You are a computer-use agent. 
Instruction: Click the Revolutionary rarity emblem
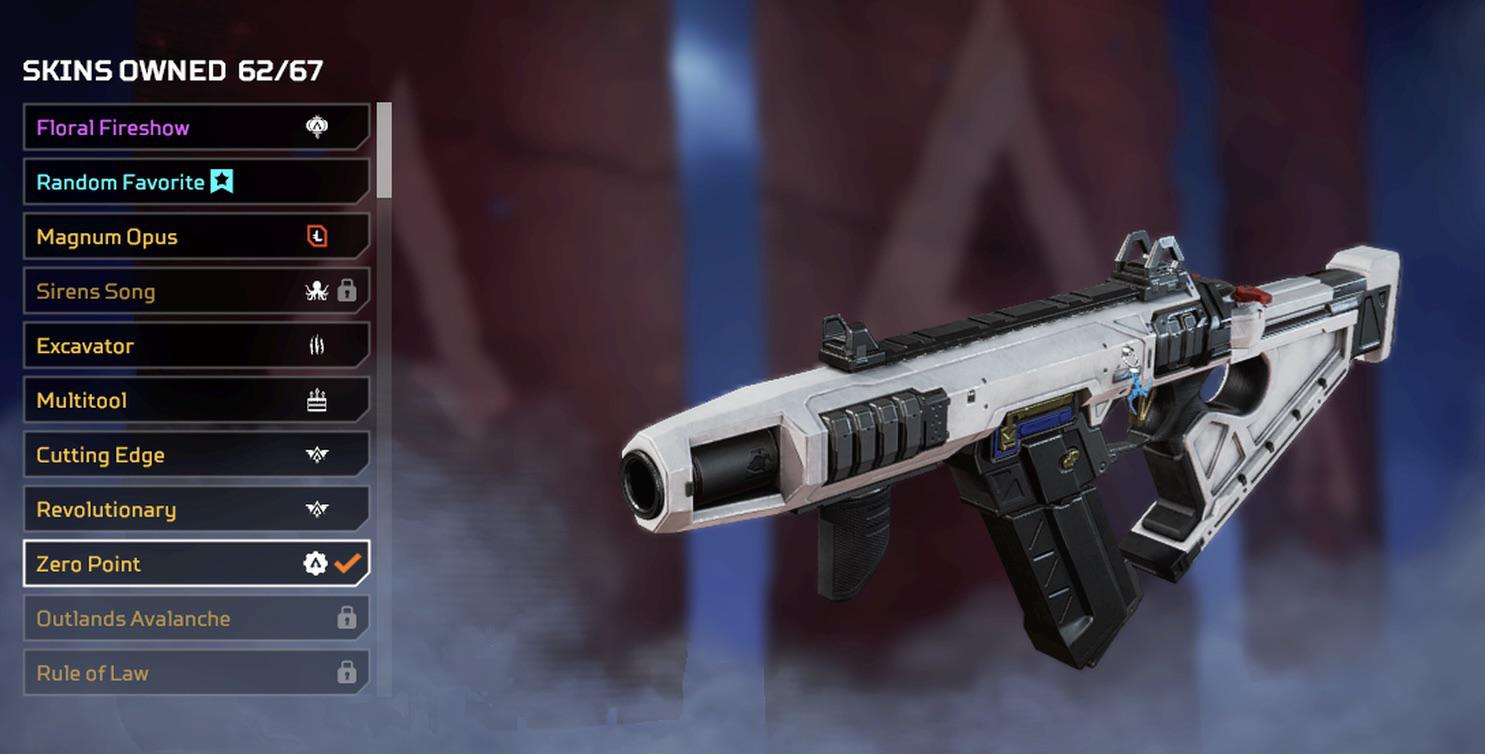pos(314,509)
